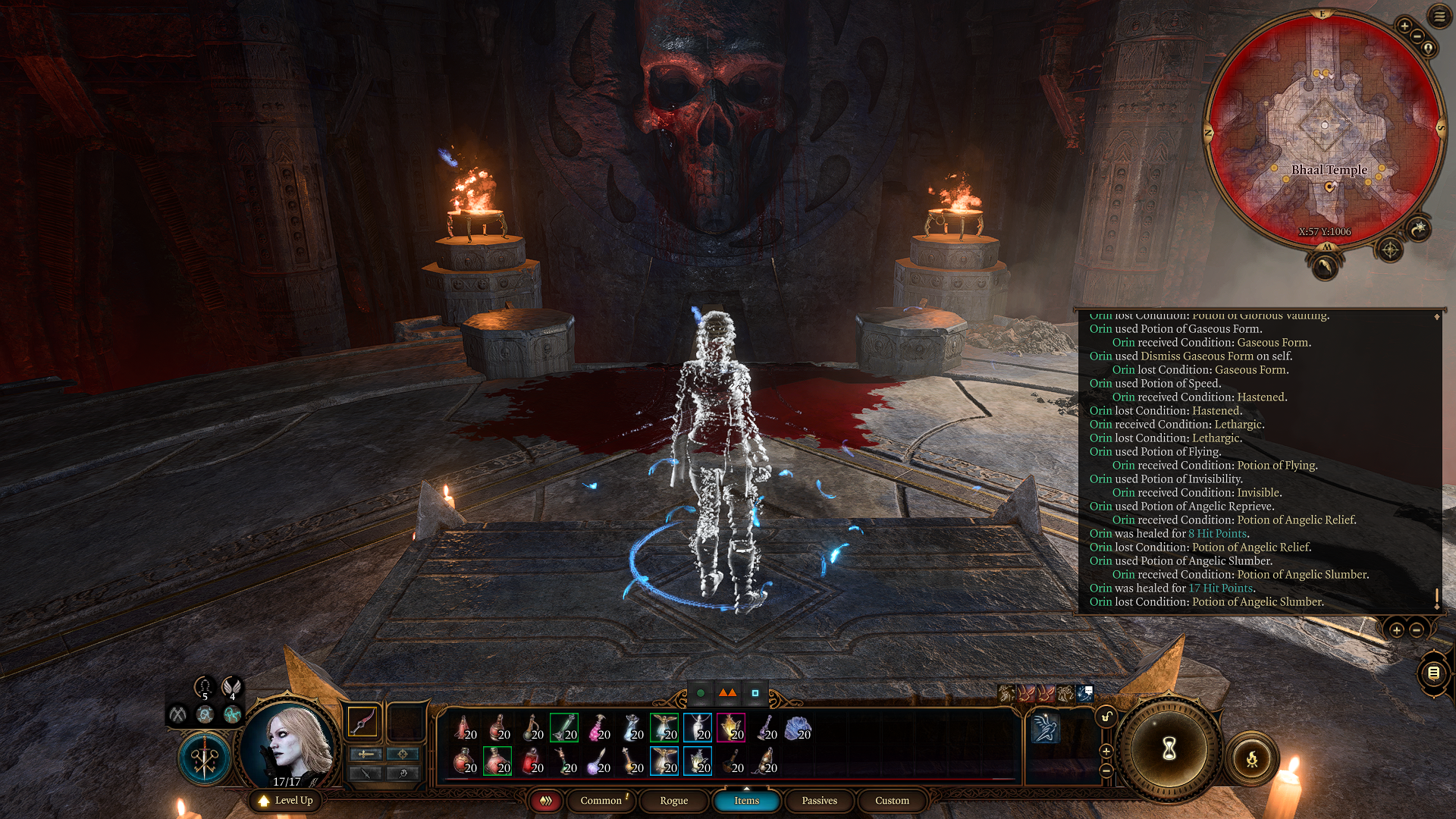The height and width of the screenshot is (819, 1456).
Task: Click the Level Up button
Action: point(286,800)
